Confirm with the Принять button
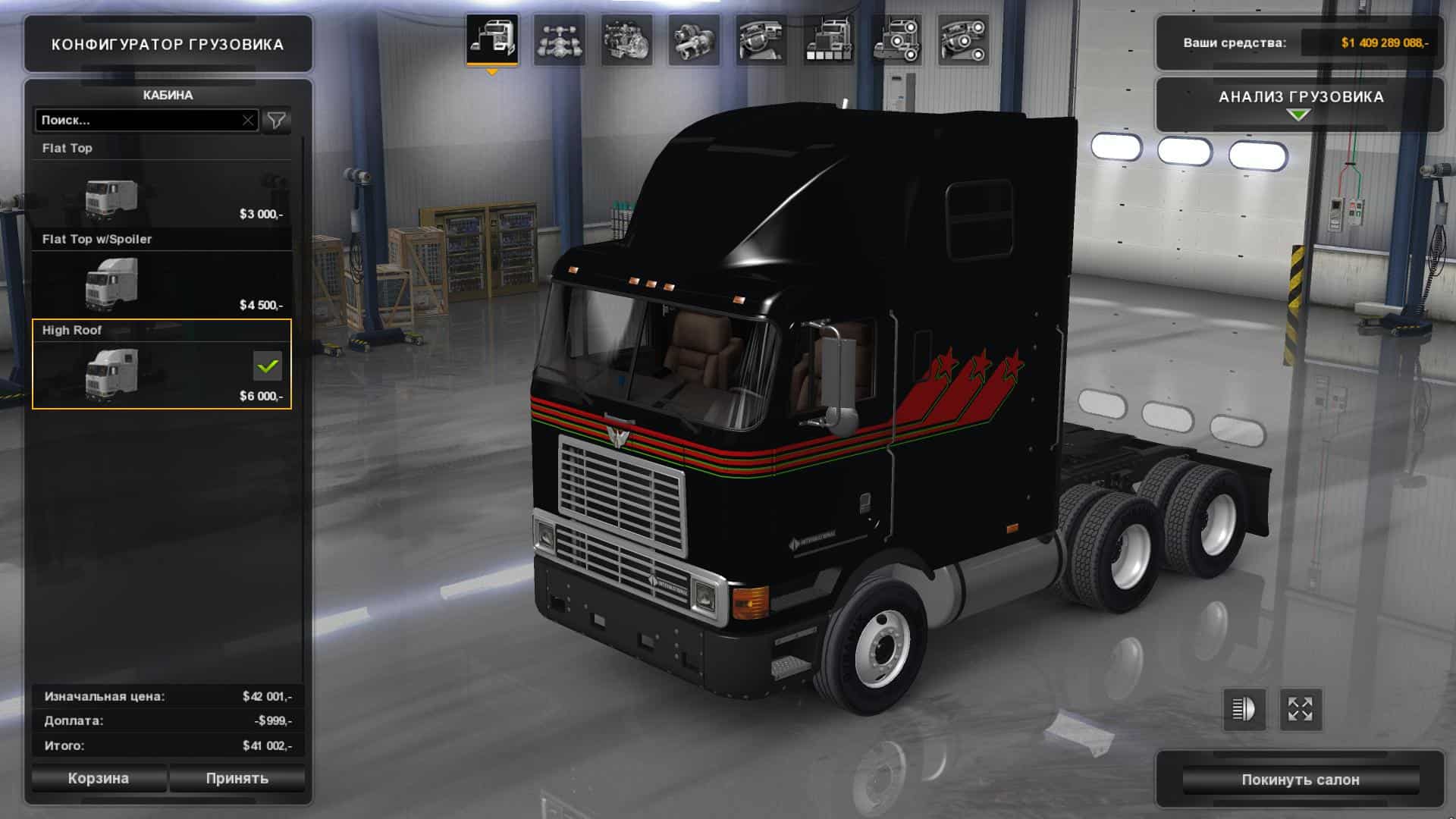The height and width of the screenshot is (819, 1456). click(237, 778)
